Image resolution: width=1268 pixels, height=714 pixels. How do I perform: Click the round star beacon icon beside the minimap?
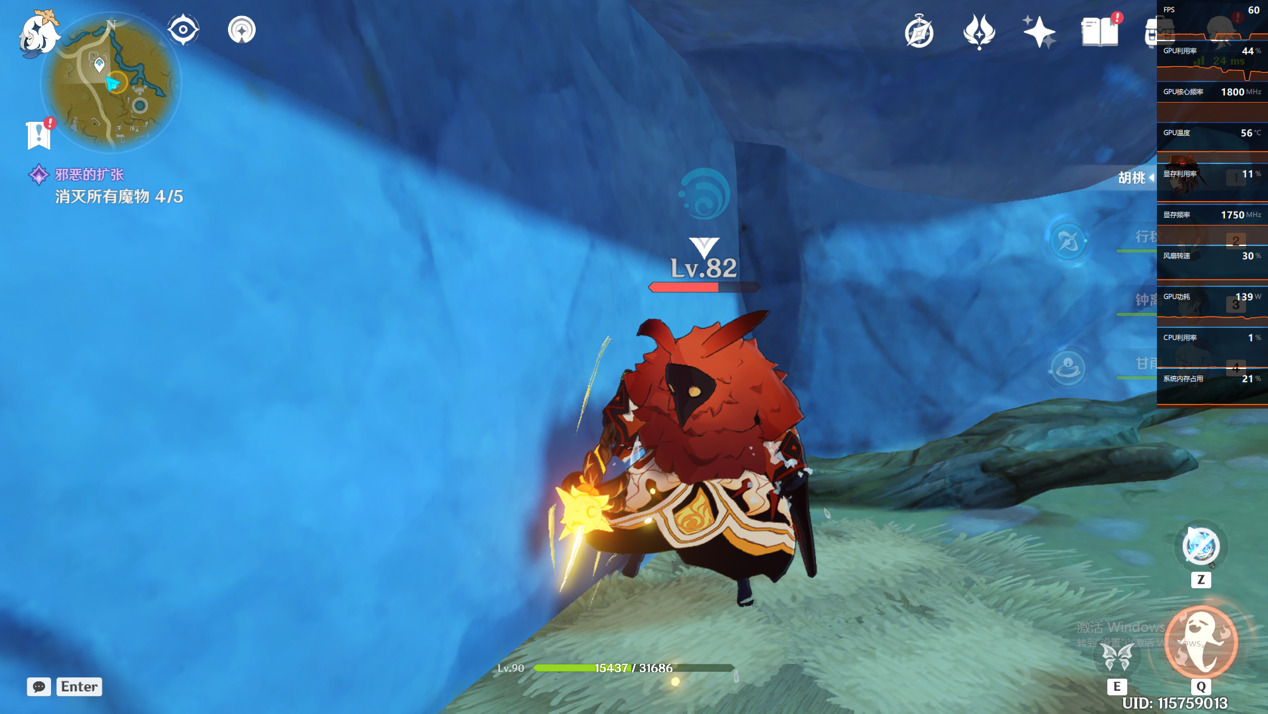[241, 30]
